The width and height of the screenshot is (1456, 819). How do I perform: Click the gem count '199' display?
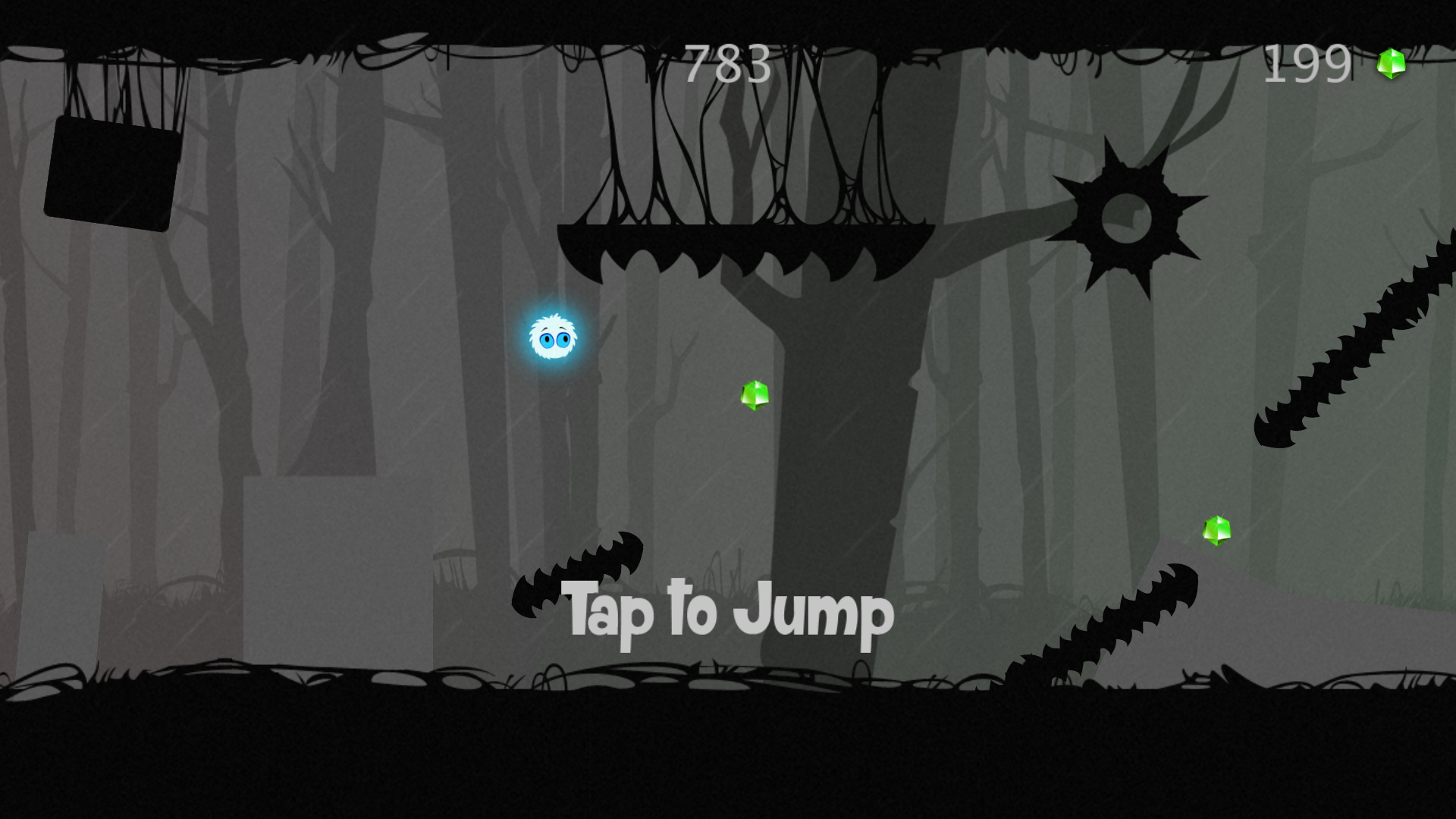coord(1306,64)
